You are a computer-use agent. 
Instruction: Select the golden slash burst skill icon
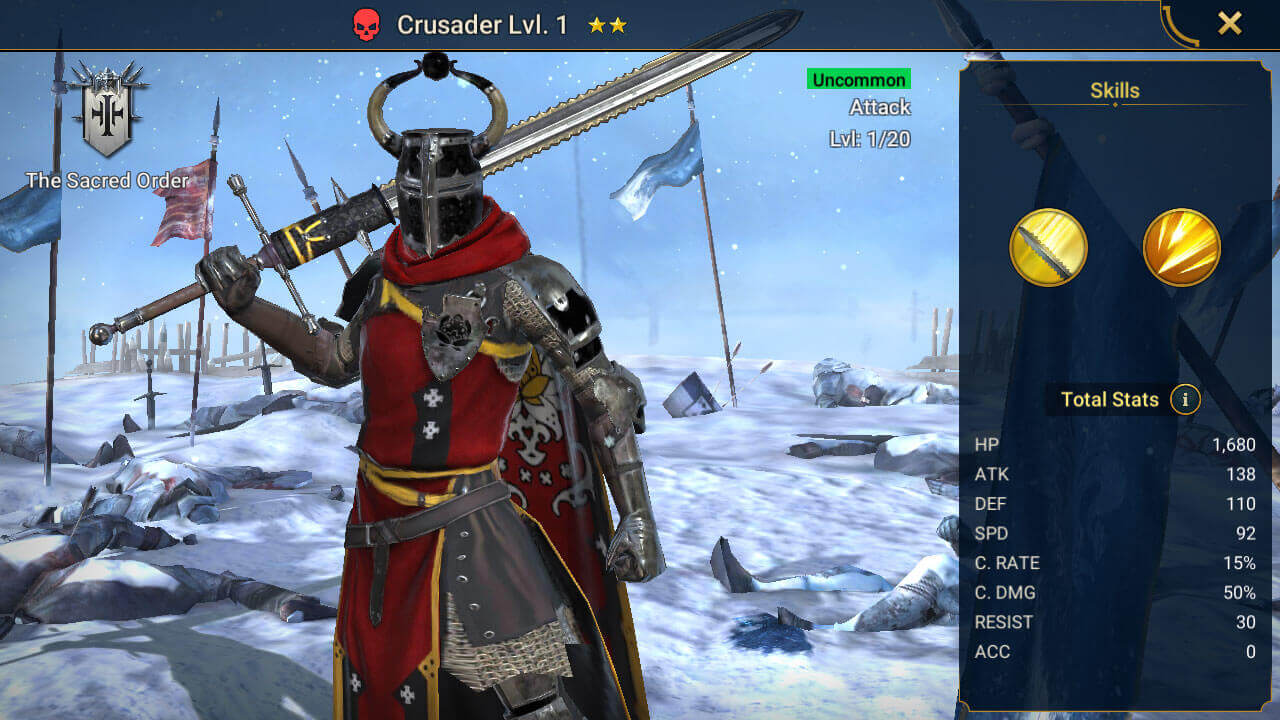pyautogui.click(x=1181, y=247)
